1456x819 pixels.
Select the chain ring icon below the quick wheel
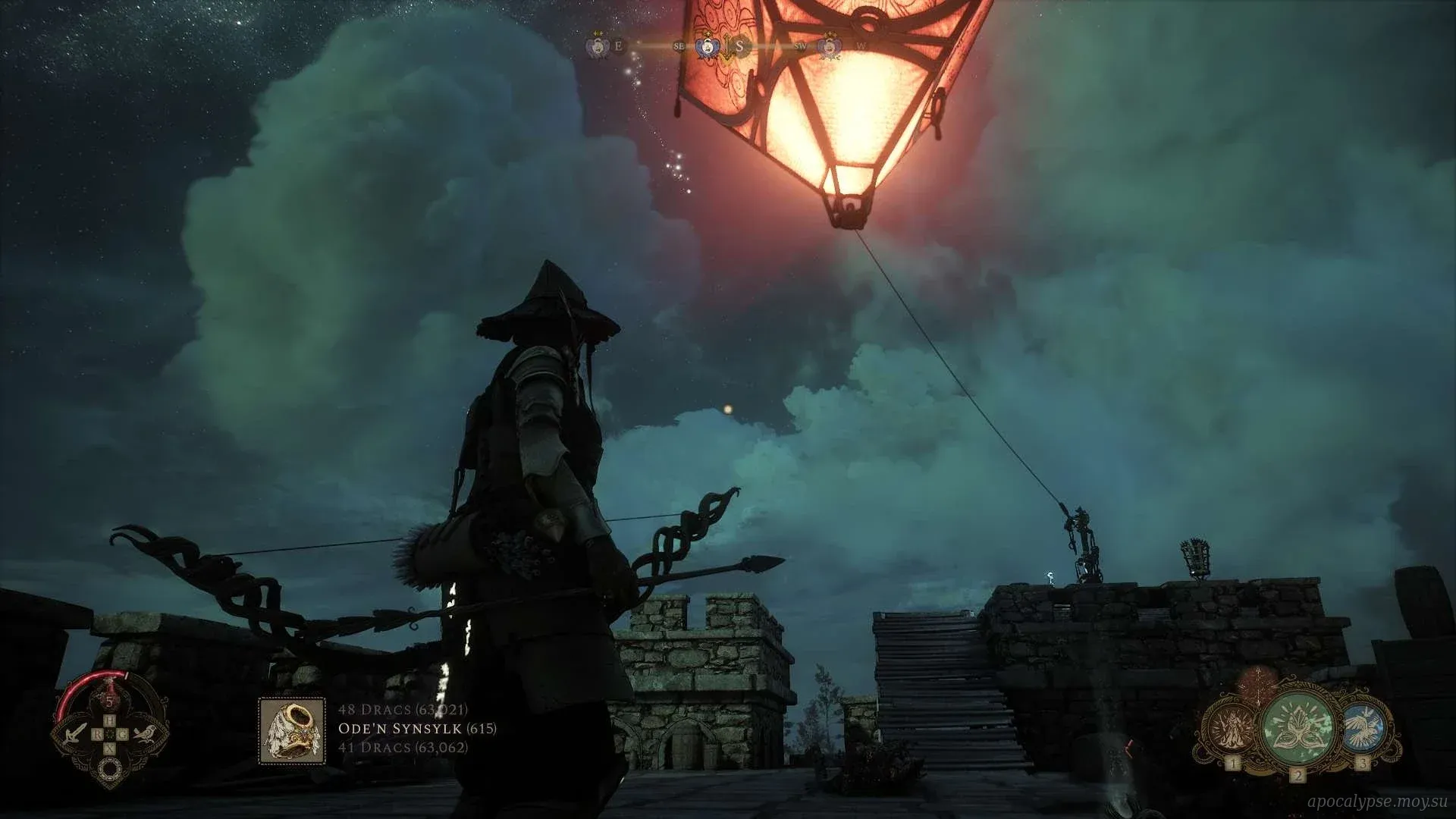click(x=110, y=770)
